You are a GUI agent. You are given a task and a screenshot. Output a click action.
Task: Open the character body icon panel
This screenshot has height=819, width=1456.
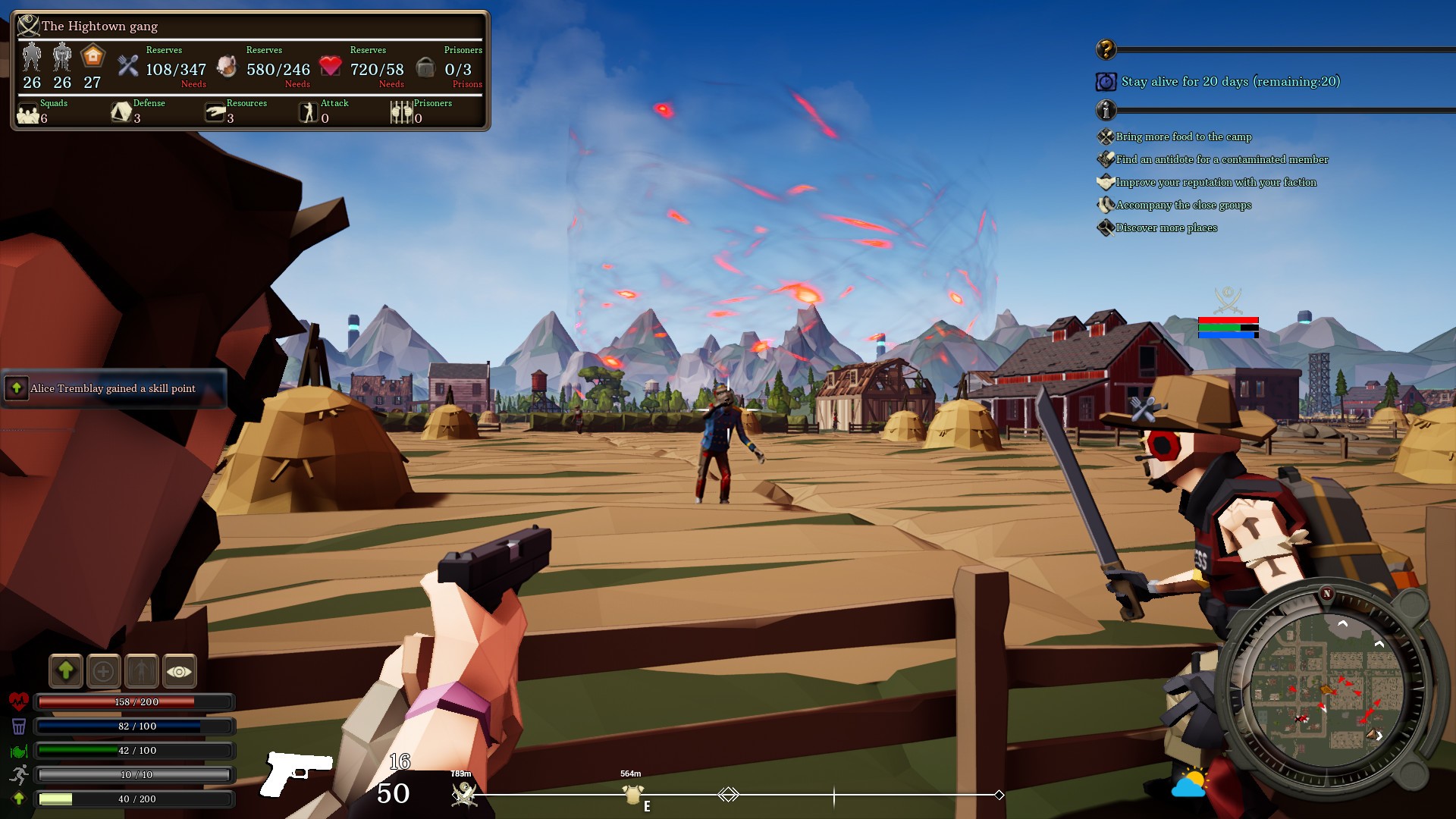tap(143, 670)
